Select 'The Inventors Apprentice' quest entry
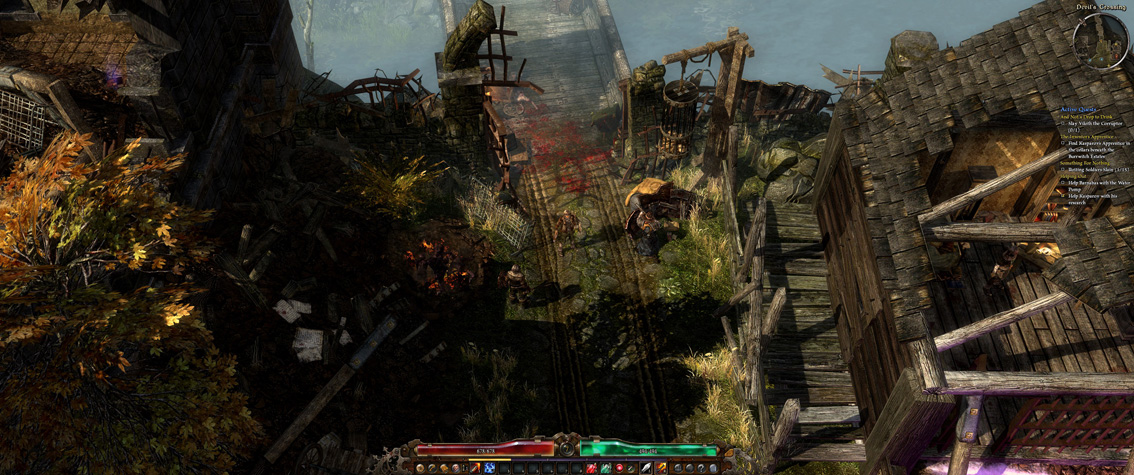Image resolution: width=1134 pixels, height=475 pixels. tap(1087, 137)
